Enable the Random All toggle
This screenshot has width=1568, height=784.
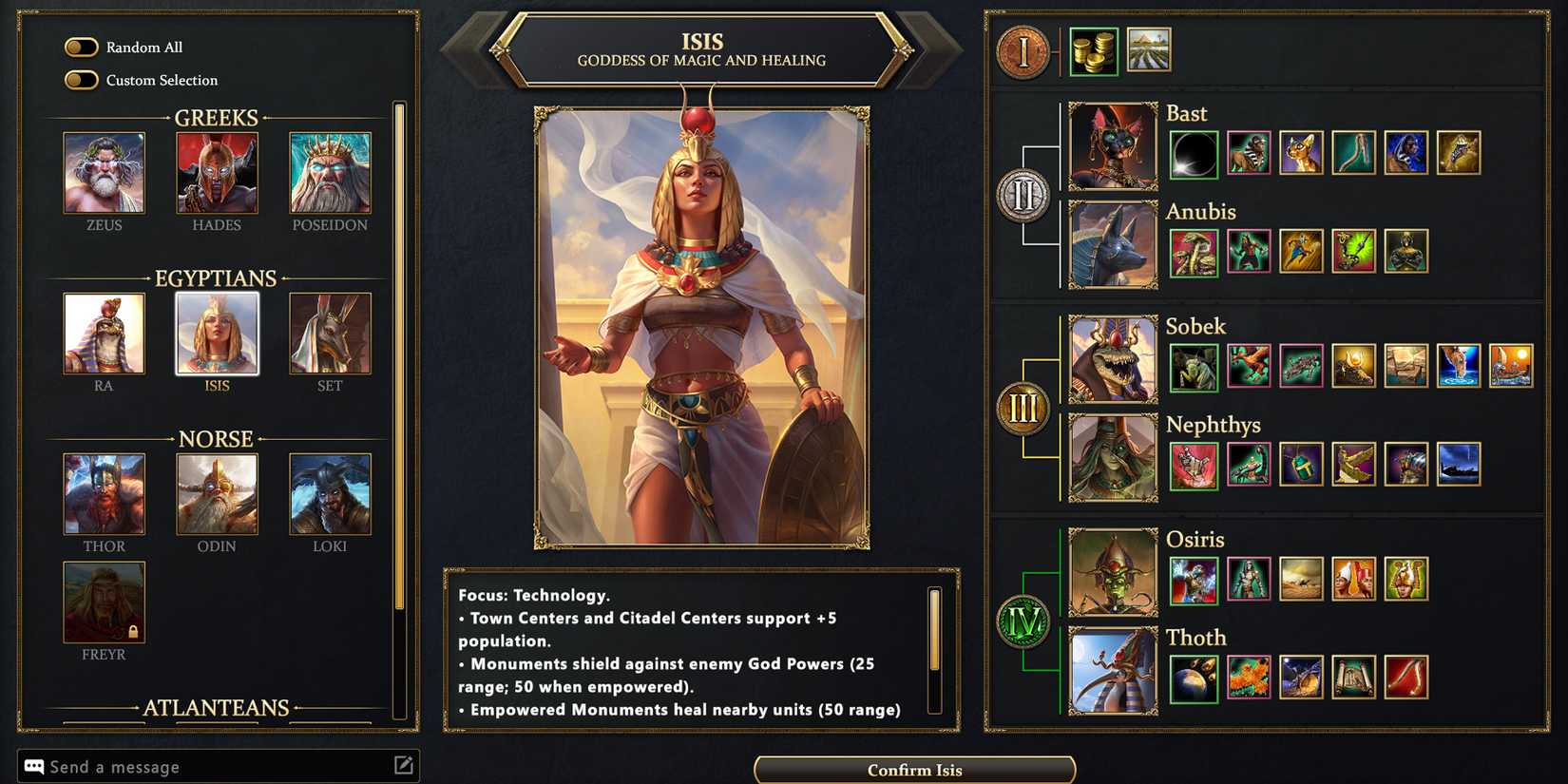81,47
